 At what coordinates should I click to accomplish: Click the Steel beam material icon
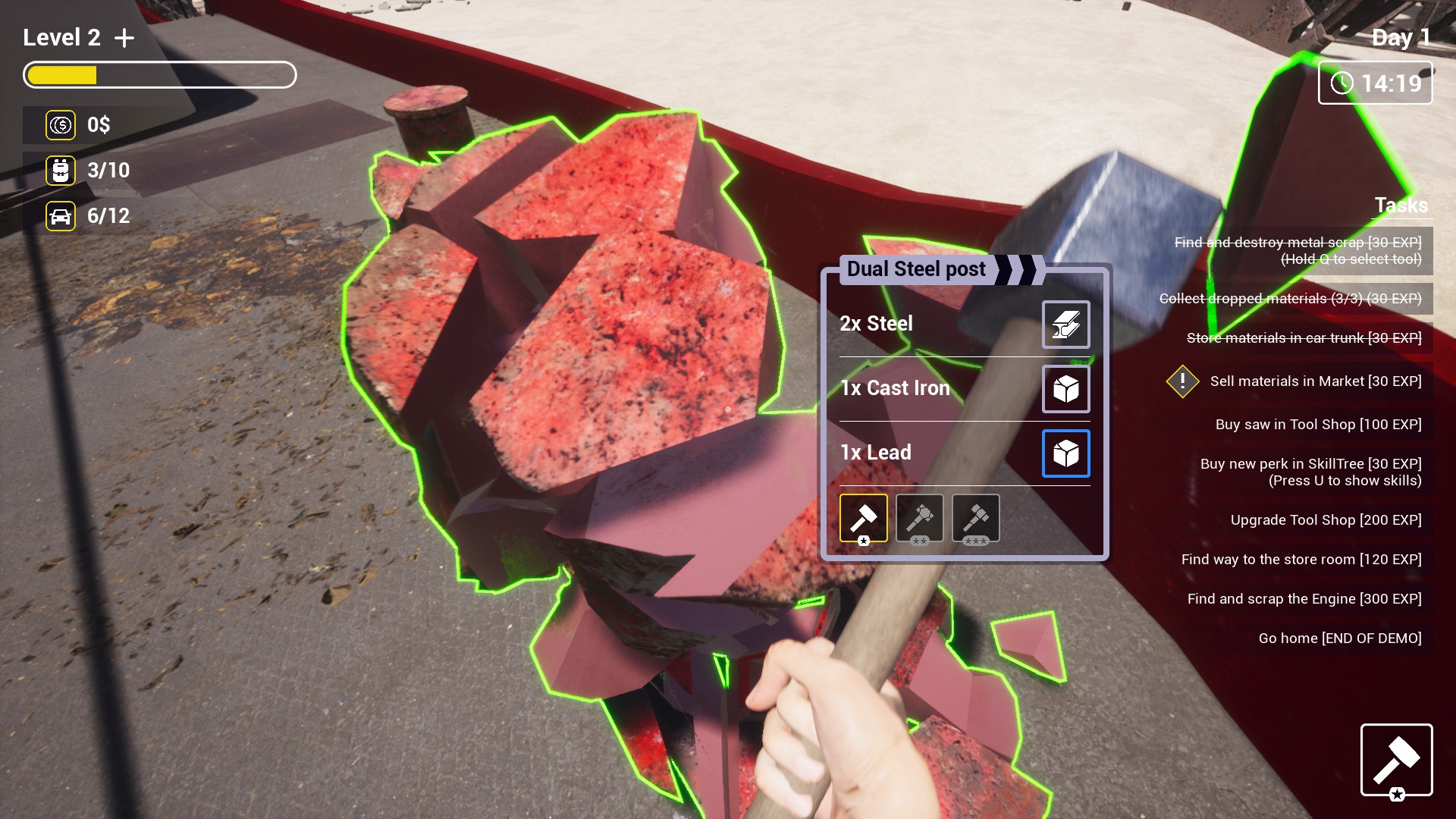(x=1065, y=324)
